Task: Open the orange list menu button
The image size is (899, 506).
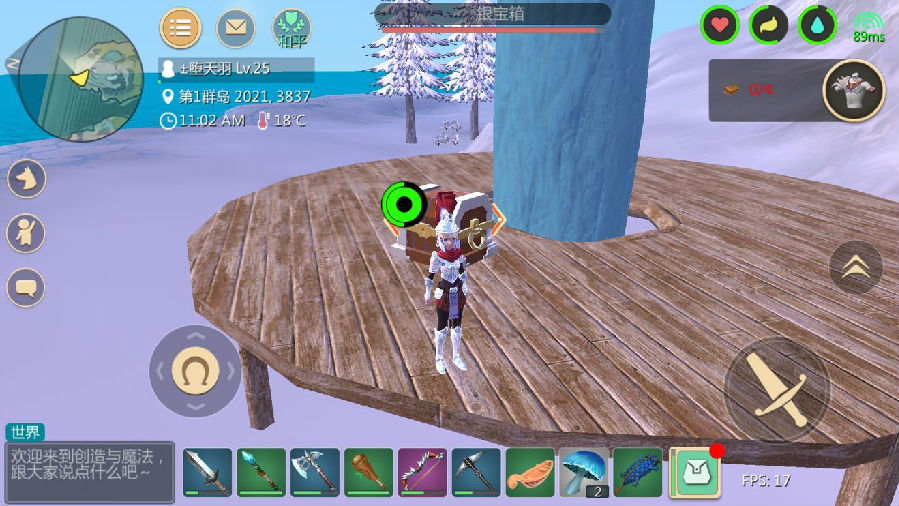Action: point(181,27)
